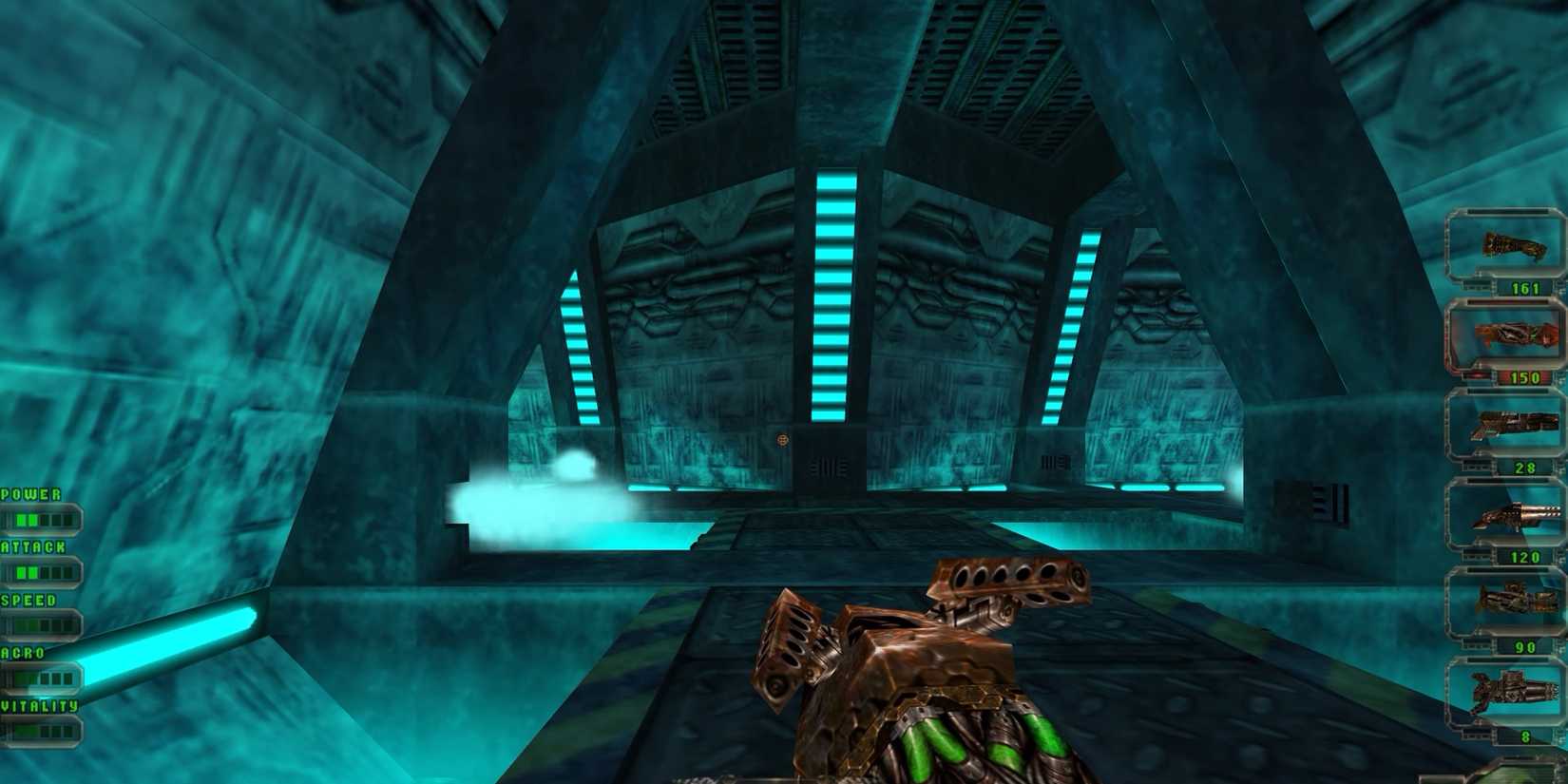Click the currently equipped weapon model onscreen
This screenshot has height=784, width=1568.
click(x=931, y=665)
